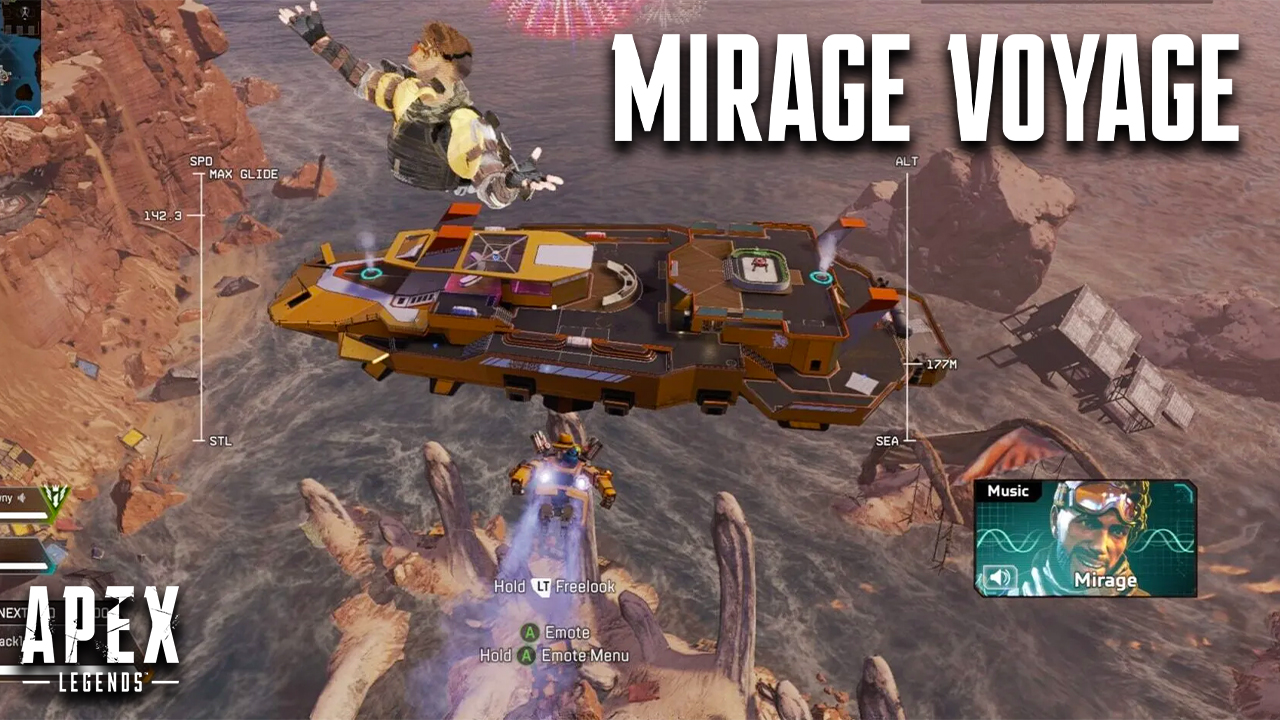Viewport: 1280px width, 720px height.
Task: Open the Emote Menu
Action: coord(527,656)
